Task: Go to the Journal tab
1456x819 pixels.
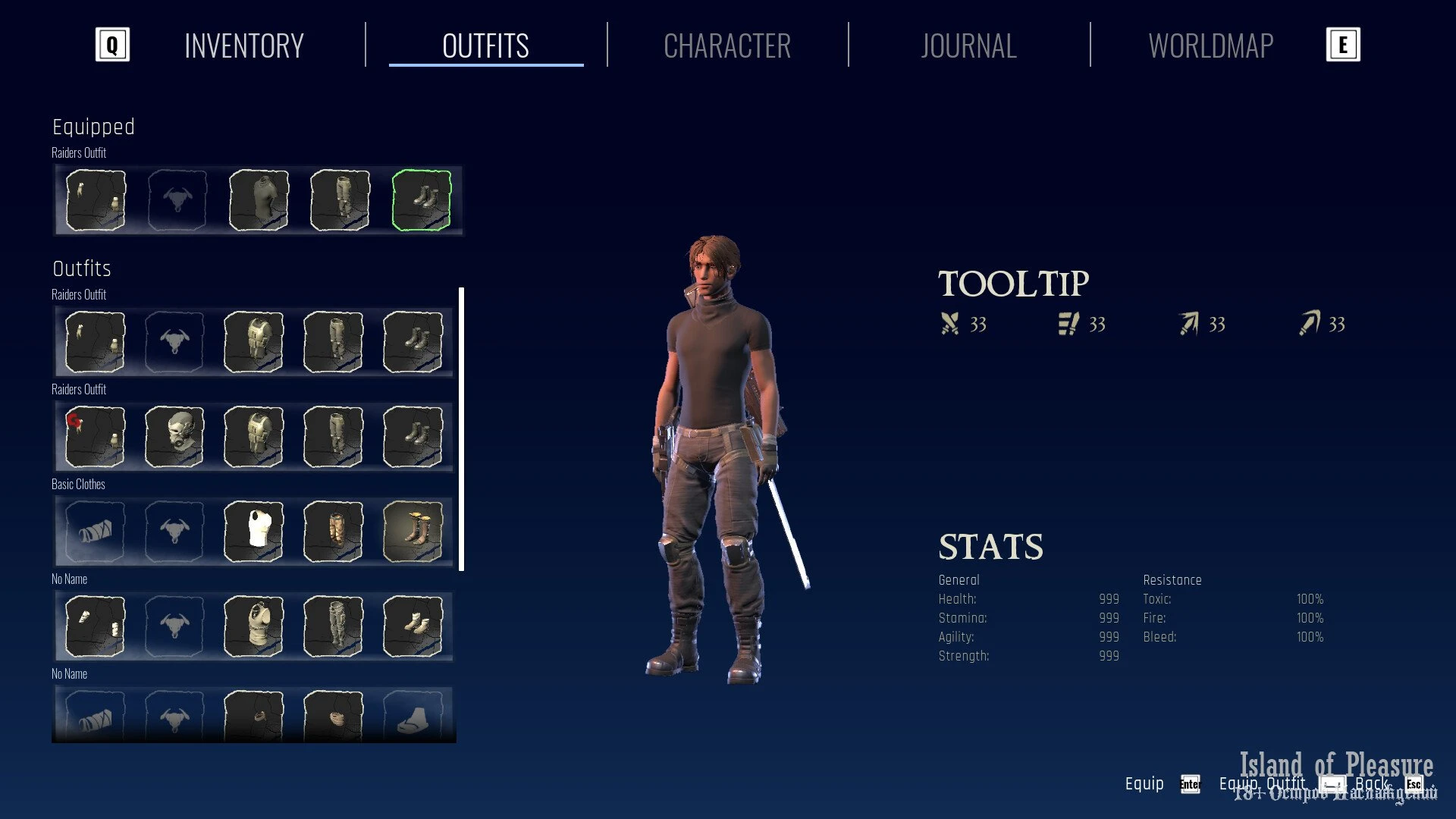Action: [968, 46]
